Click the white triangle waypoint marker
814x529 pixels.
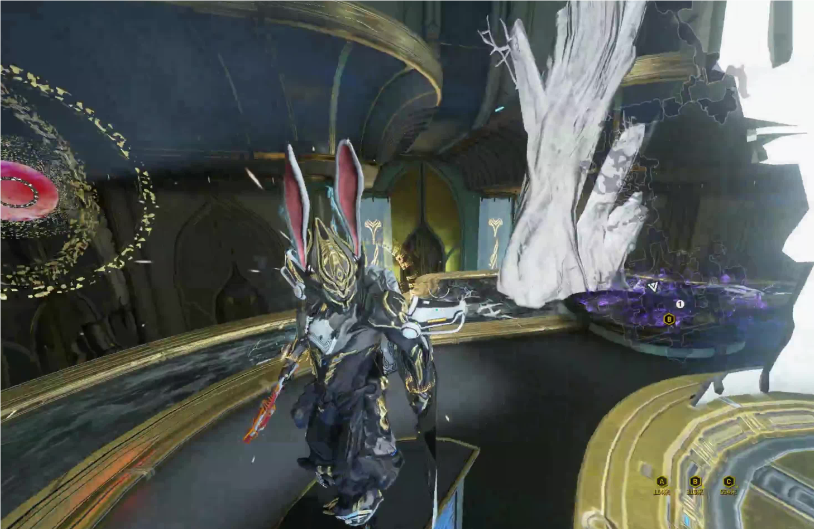pos(653,286)
